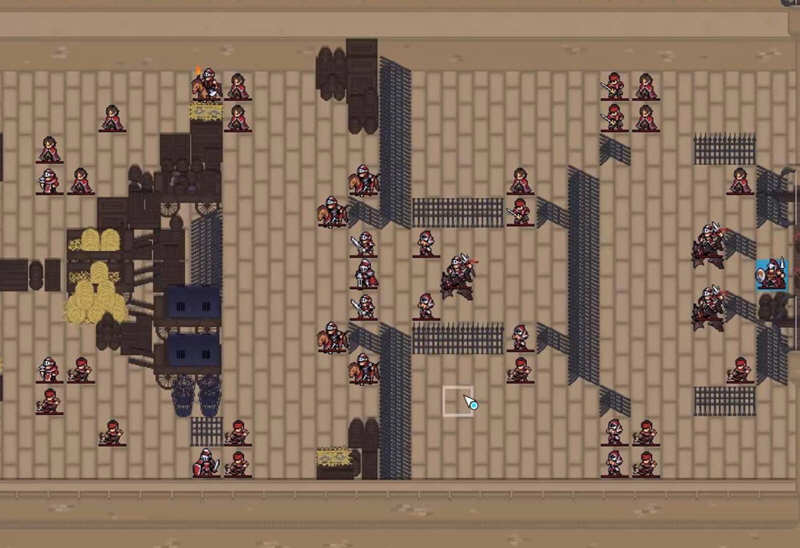Click the white-outlined cursor tile

(x=458, y=402)
